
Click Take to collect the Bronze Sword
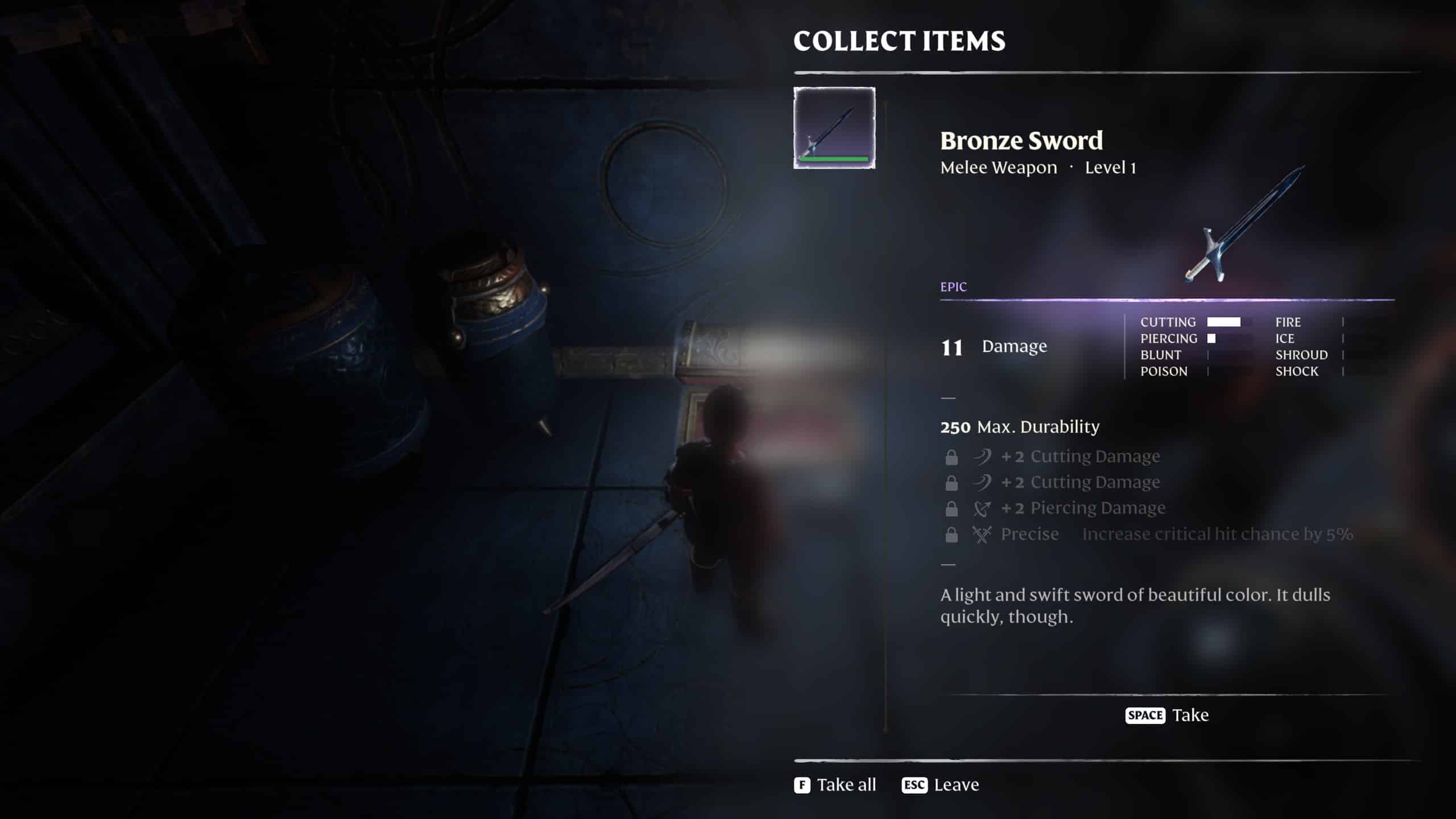pyautogui.click(x=1192, y=715)
